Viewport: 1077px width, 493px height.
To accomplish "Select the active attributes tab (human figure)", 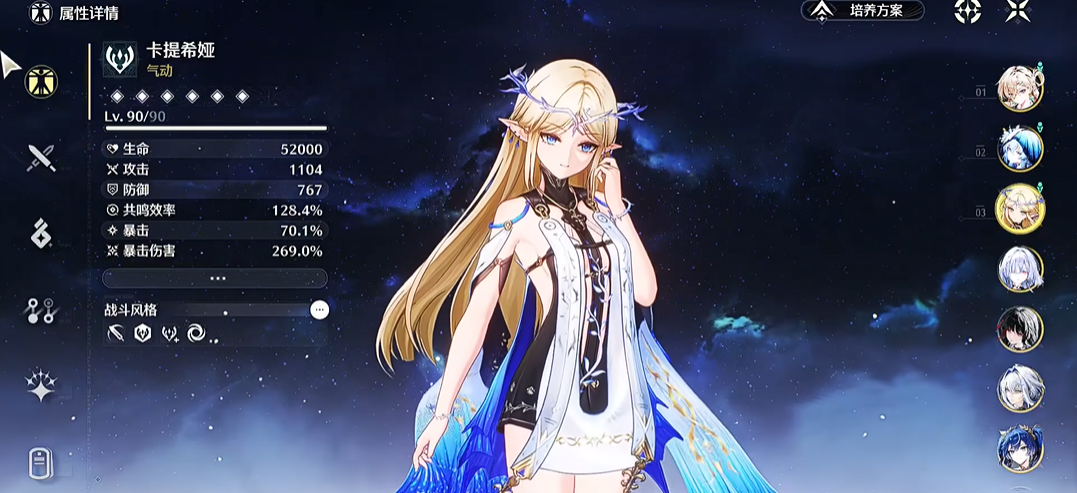I will pyautogui.click(x=41, y=81).
